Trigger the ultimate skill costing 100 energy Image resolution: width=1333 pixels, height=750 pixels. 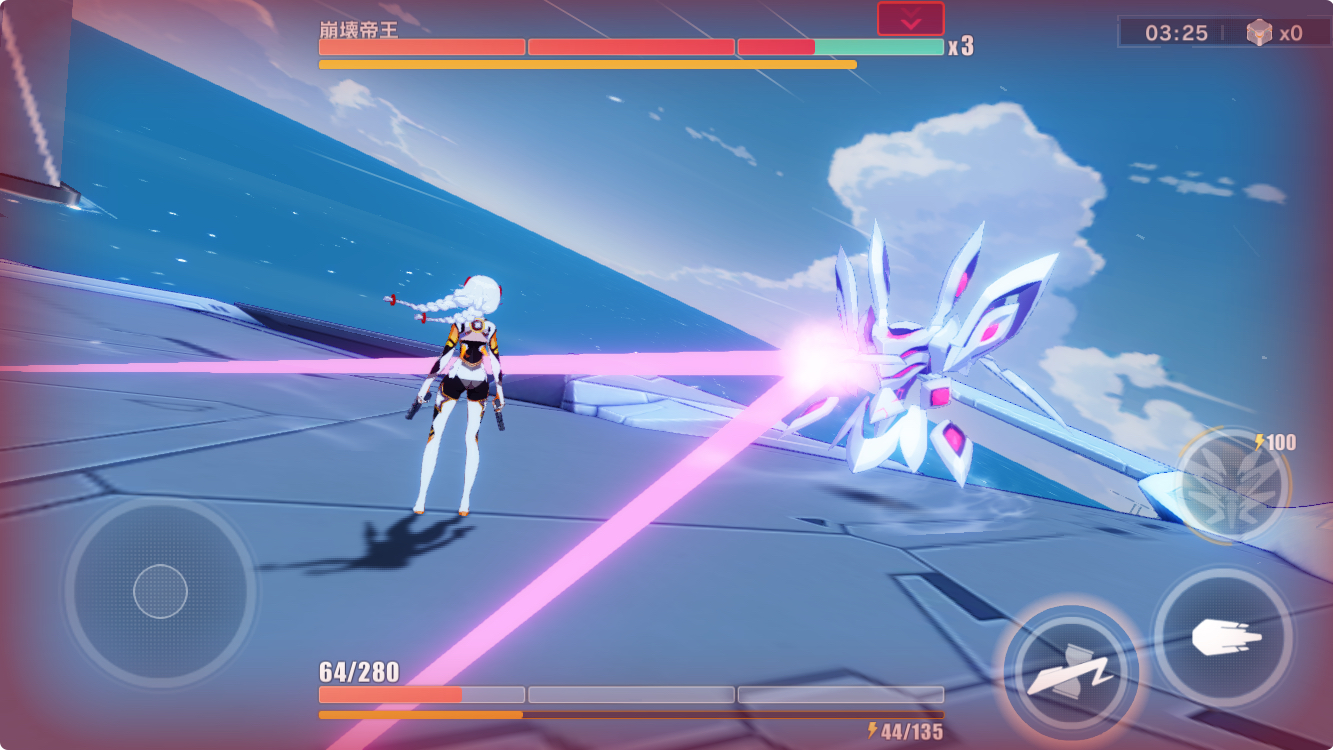pyautogui.click(x=1232, y=487)
